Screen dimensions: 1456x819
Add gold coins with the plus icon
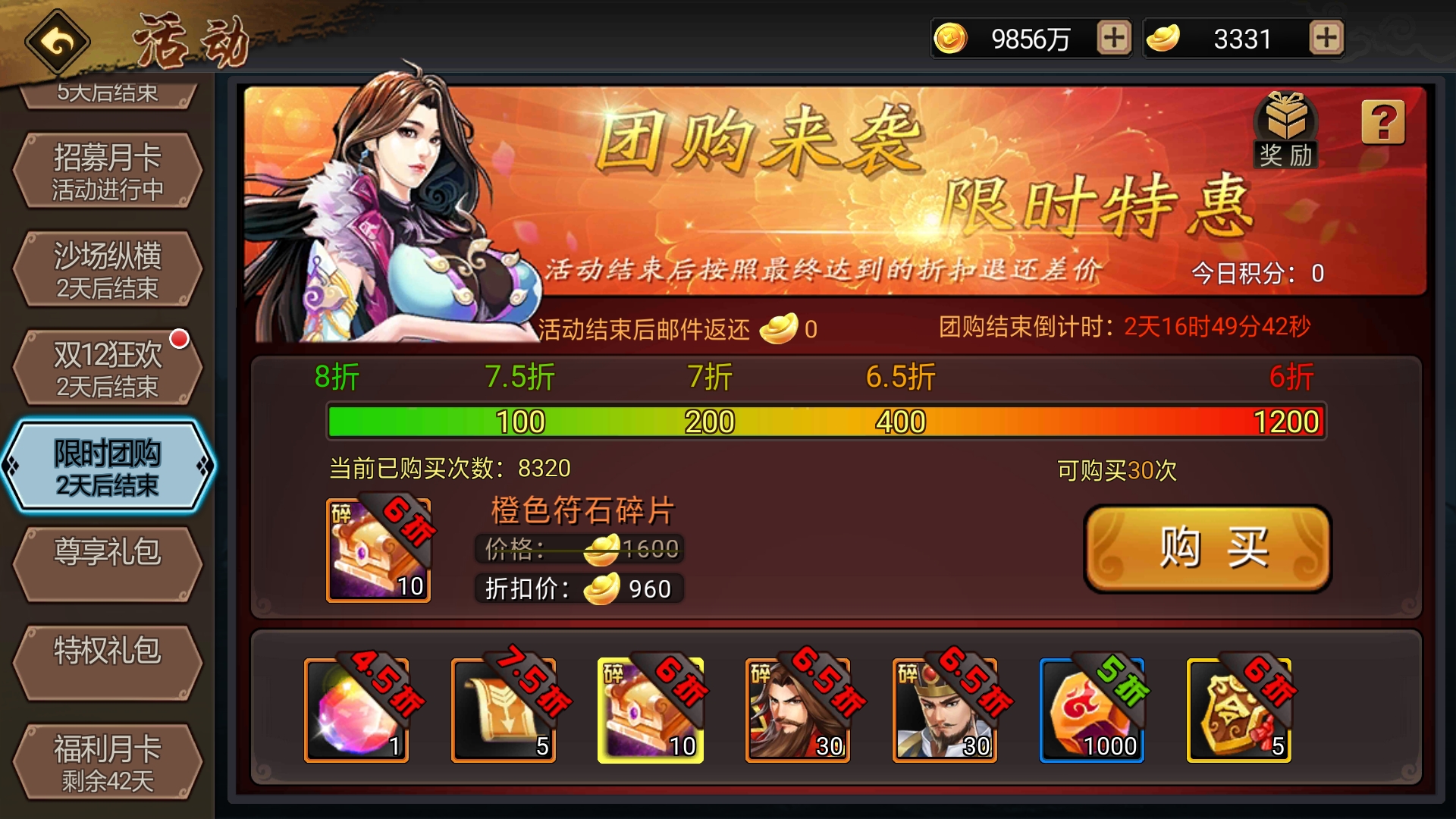(1113, 38)
